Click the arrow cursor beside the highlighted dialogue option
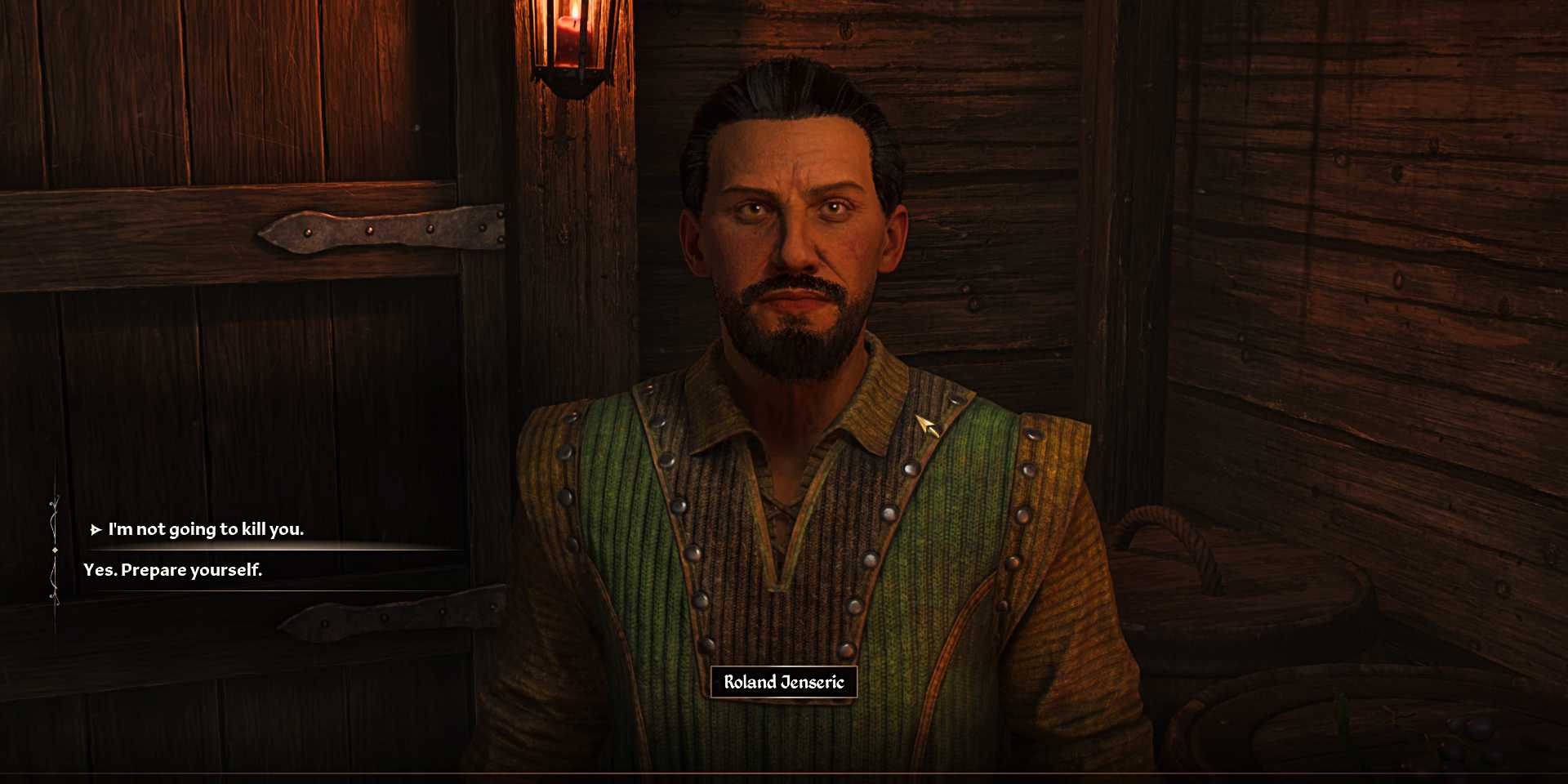This screenshot has height=784, width=1568. [x=96, y=529]
